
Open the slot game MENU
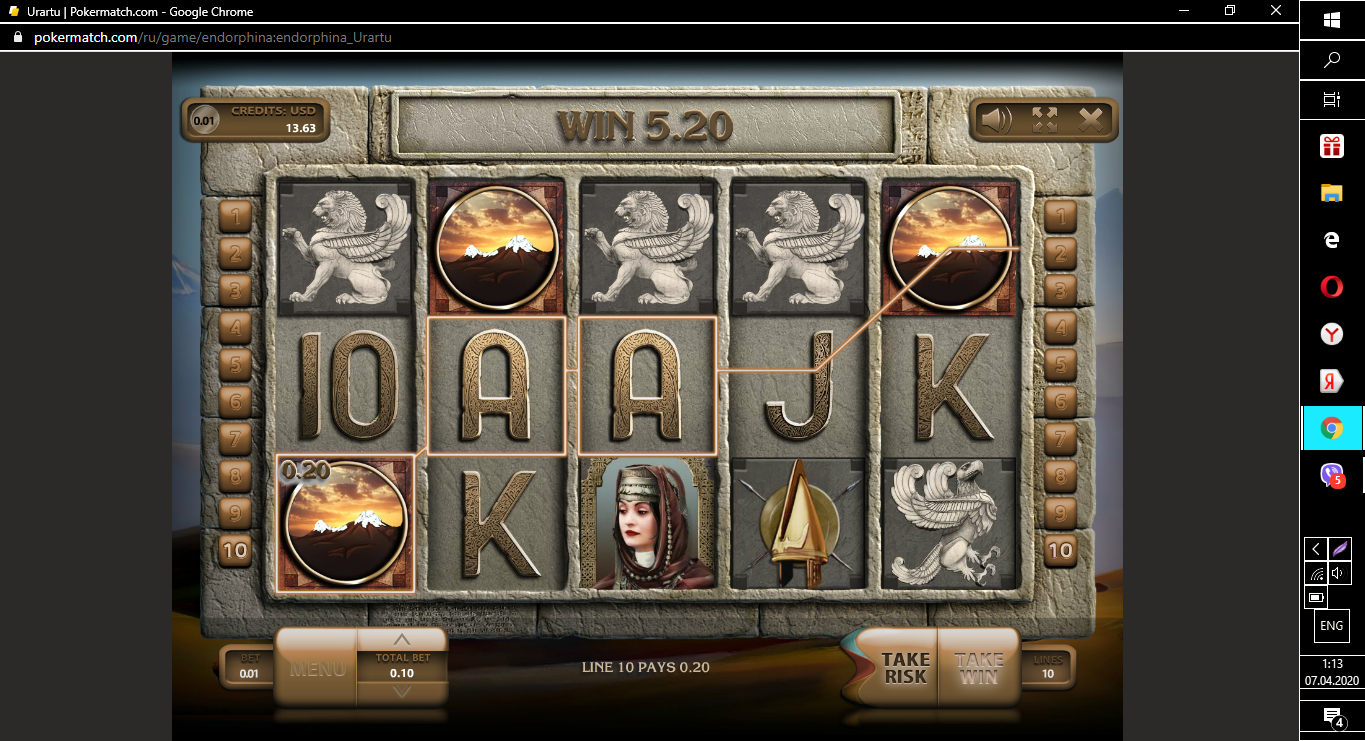(317, 668)
